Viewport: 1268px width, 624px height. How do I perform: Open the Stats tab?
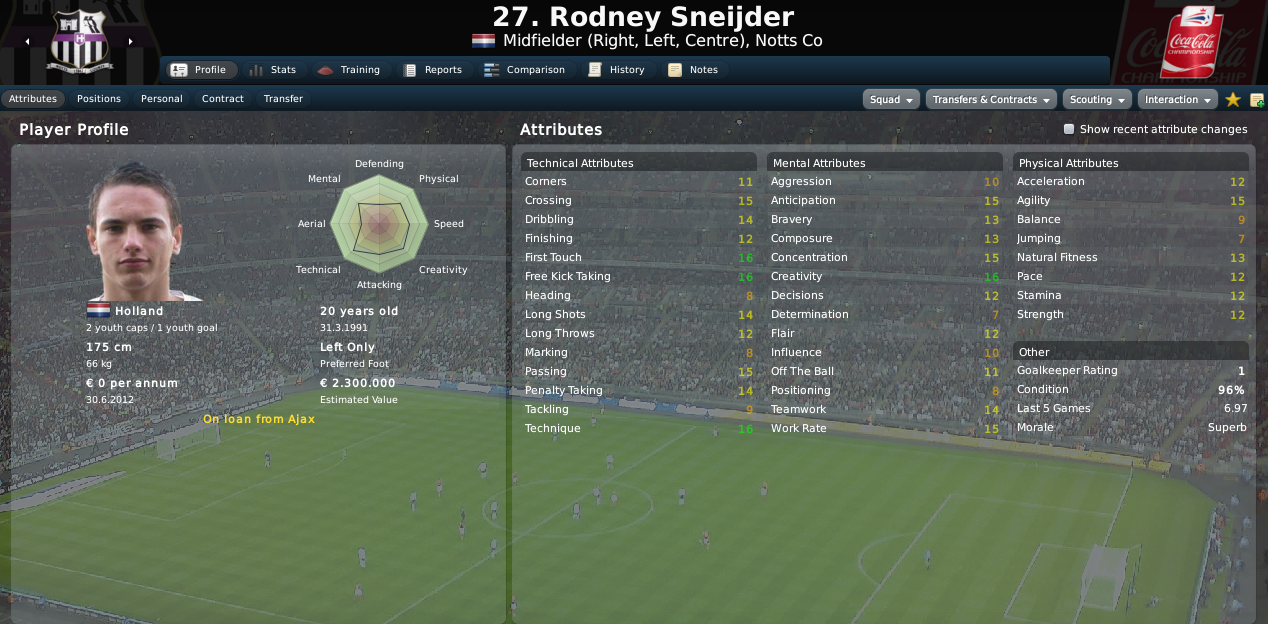(x=272, y=70)
